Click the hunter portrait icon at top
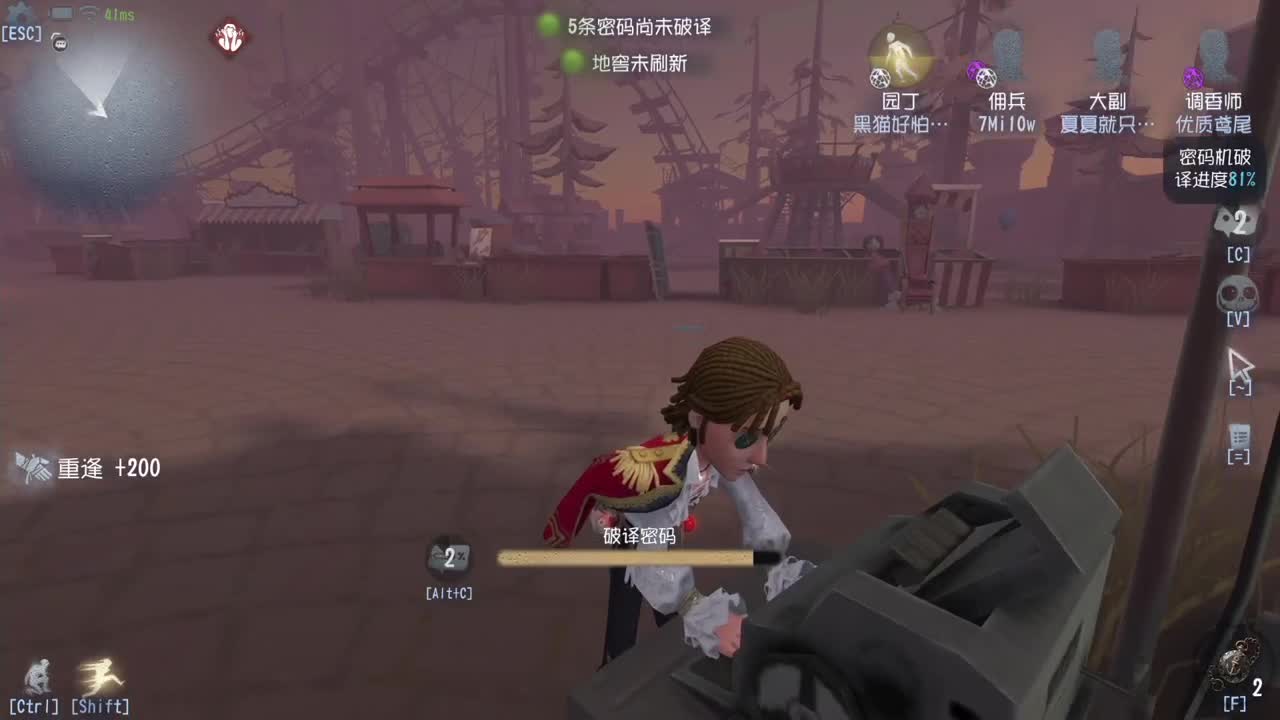The image size is (1280, 720). tap(230, 40)
